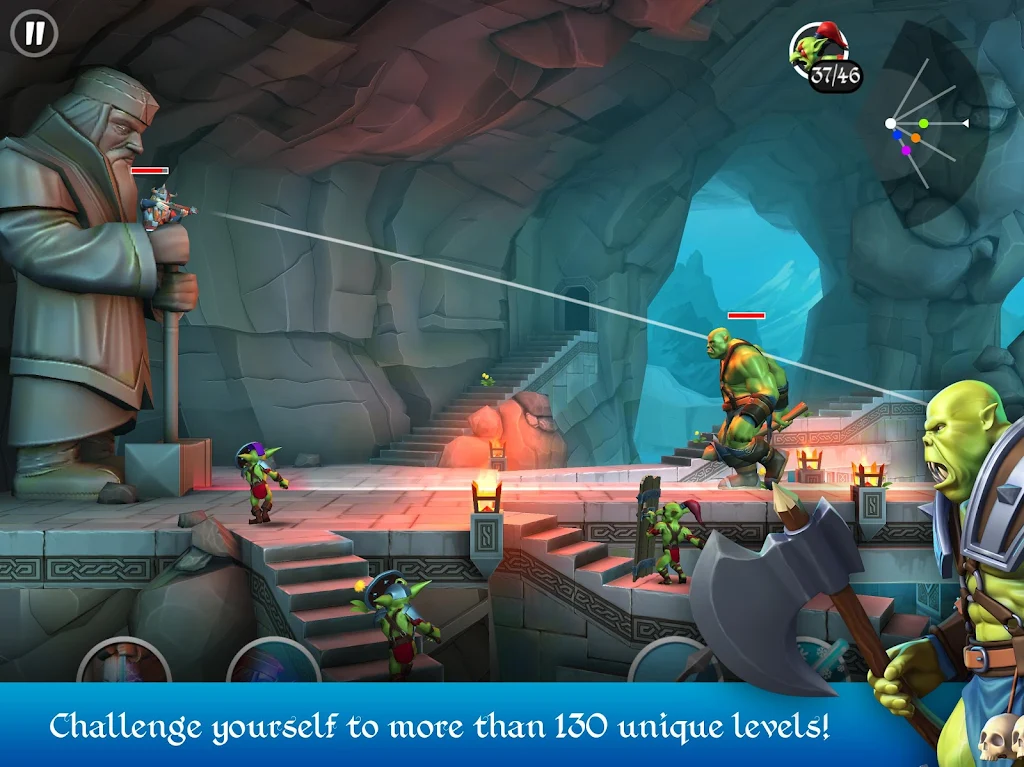1024x767 pixels.
Task: Select the green dot on the radar
Action: 923,123
